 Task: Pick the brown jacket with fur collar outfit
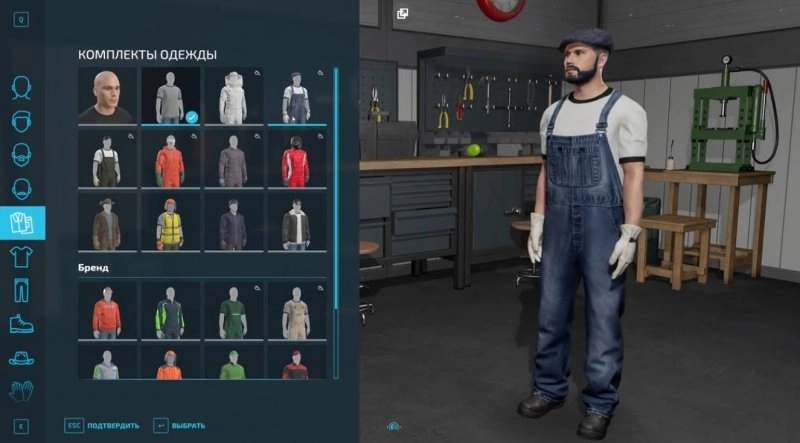[x=295, y=222]
